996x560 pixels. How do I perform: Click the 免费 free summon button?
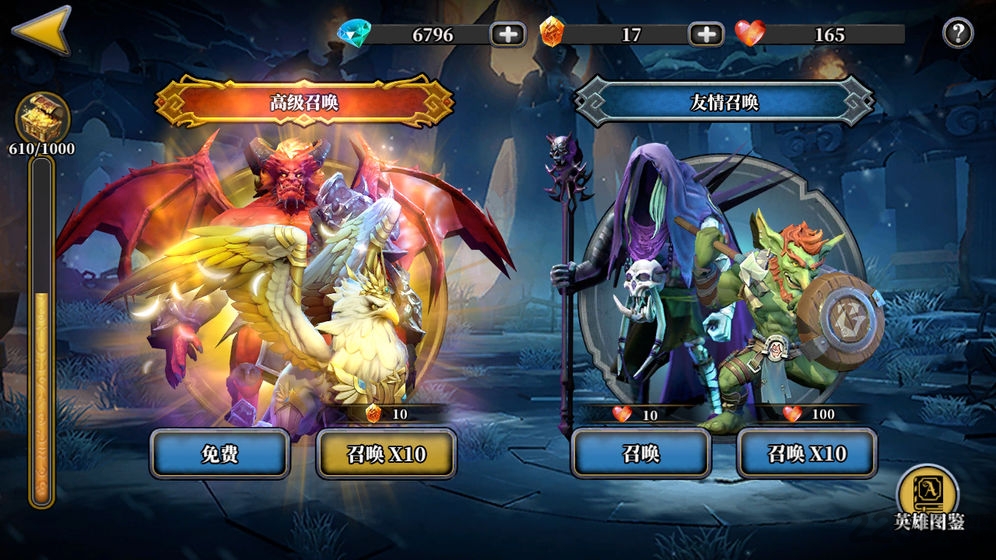pyautogui.click(x=220, y=455)
